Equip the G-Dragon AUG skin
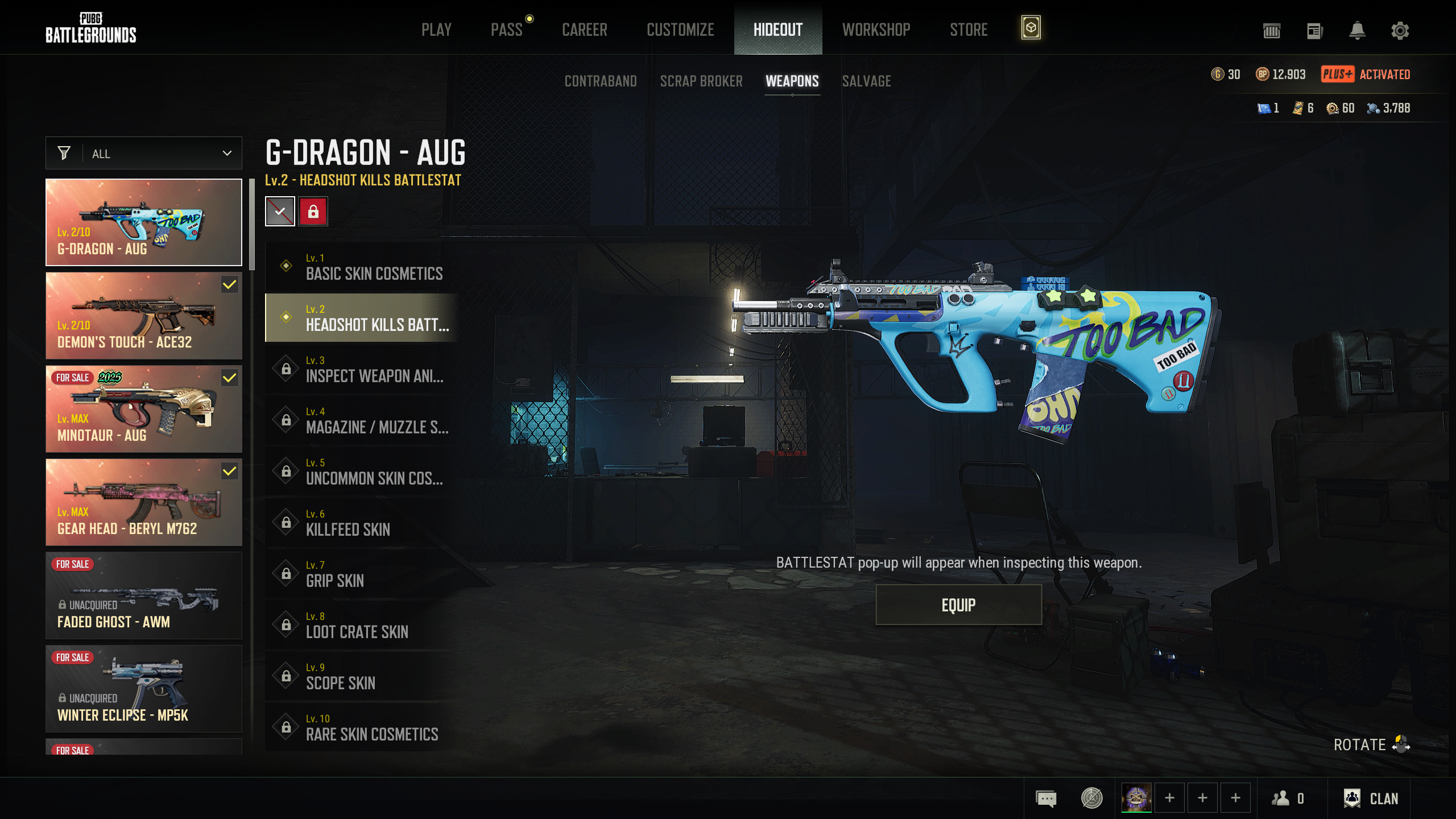Viewport: 1456px width, 819px height. click(x=958, y=605)
